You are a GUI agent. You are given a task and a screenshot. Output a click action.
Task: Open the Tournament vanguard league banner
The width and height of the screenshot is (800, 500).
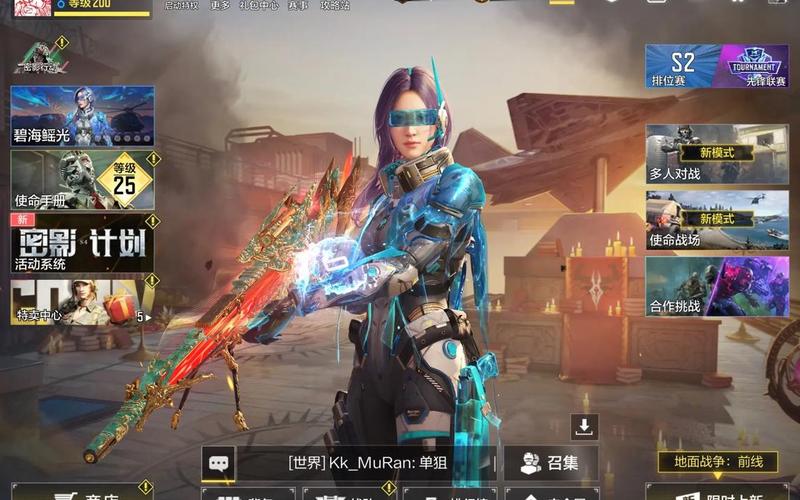[754, 65]
